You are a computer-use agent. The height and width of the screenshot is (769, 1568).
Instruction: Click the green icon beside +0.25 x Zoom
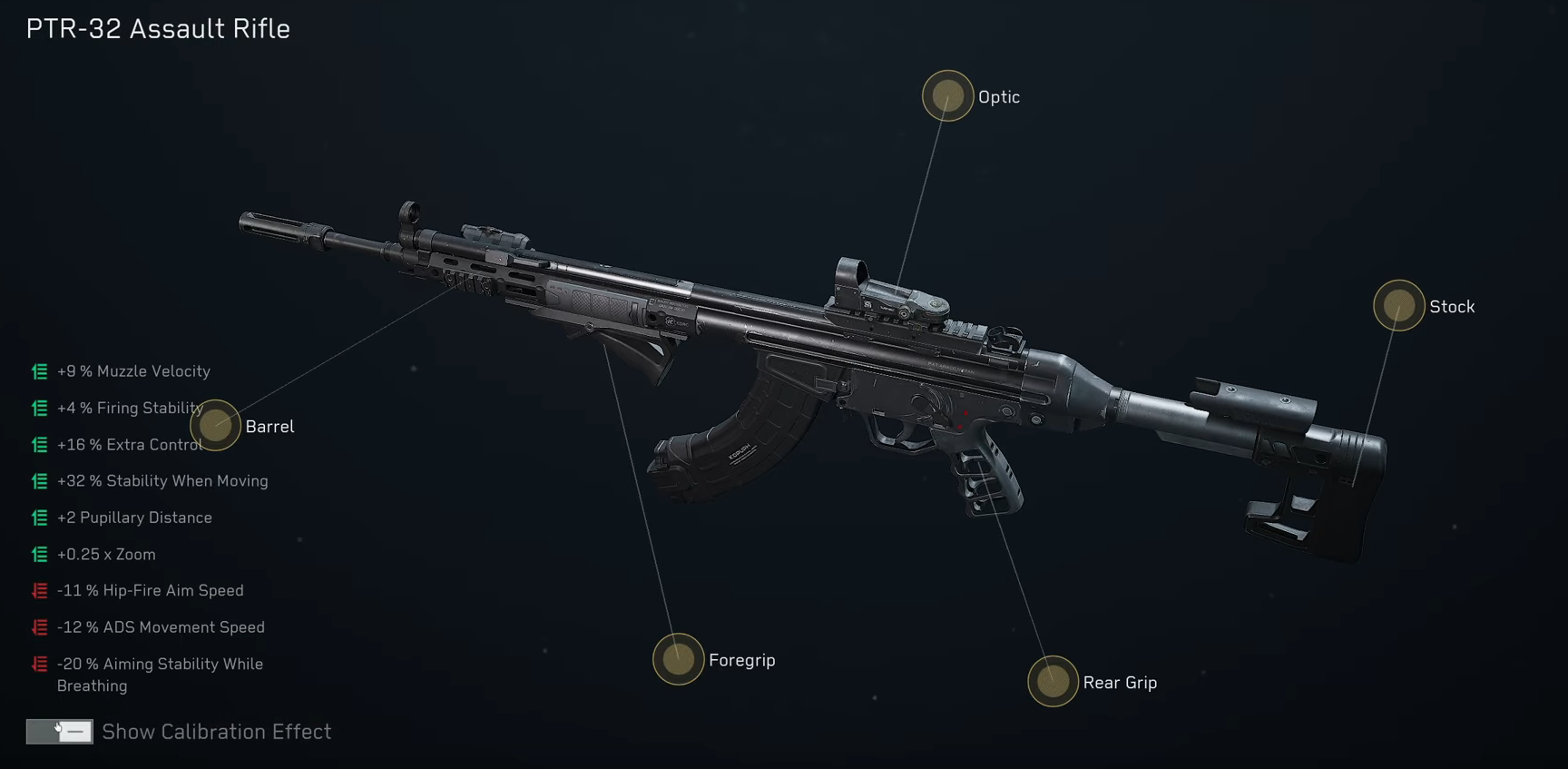38,554
